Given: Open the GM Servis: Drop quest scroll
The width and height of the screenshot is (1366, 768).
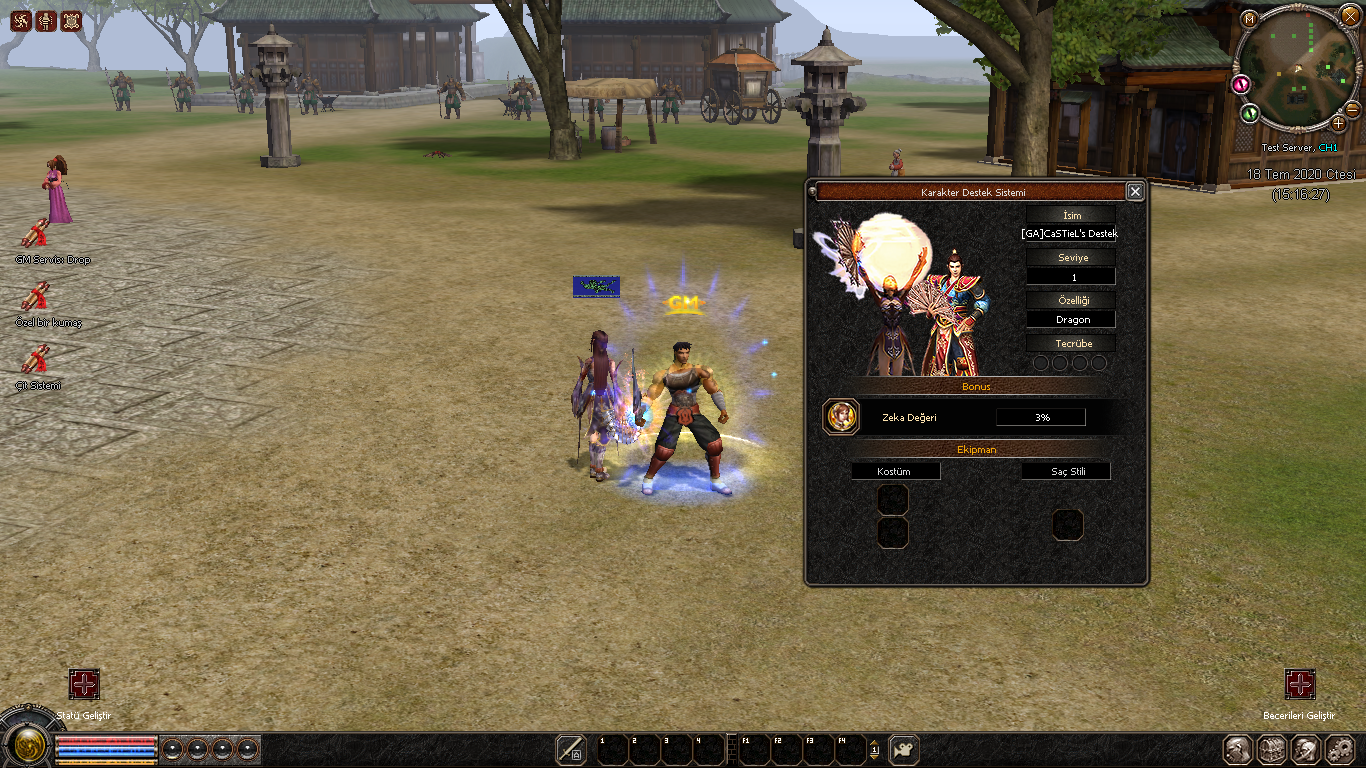Looking at the screenshot, I should pyautogui.click(x=36, y=233).
